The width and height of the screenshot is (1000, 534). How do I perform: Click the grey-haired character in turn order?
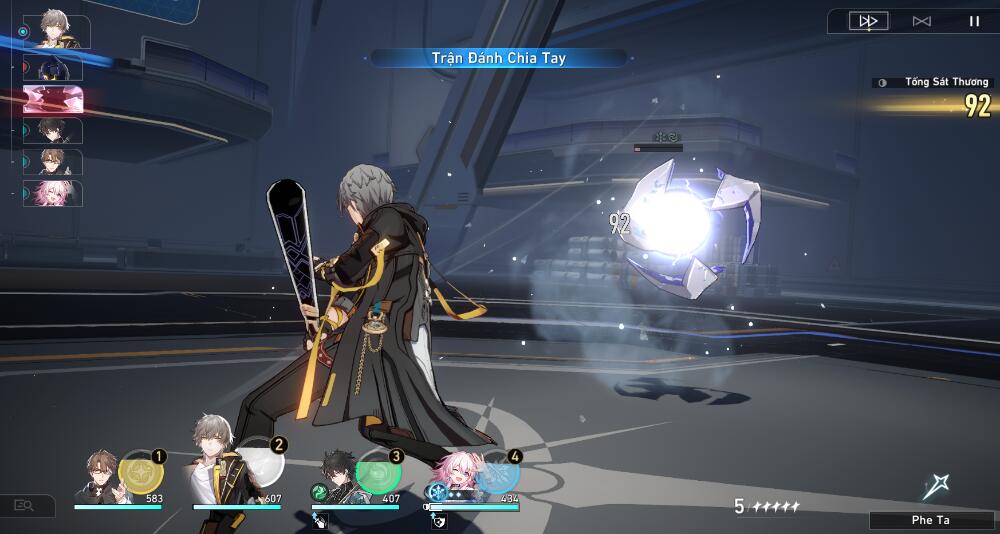coord(53,31)
